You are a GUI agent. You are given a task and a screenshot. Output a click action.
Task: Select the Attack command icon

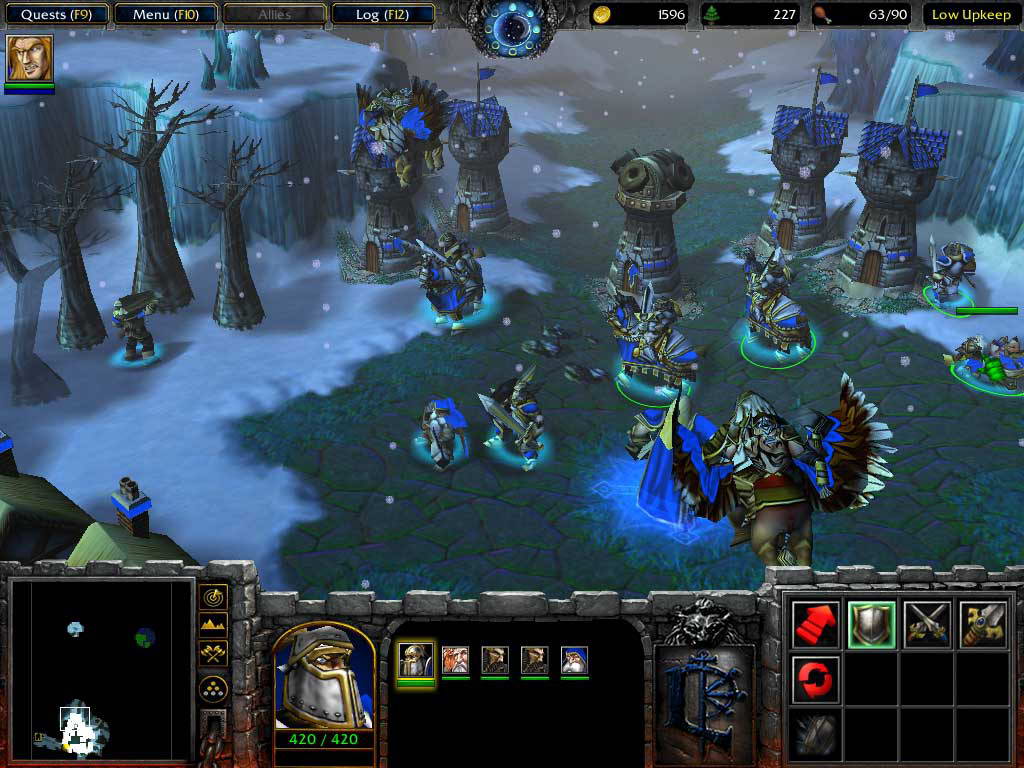click(982, 624)
